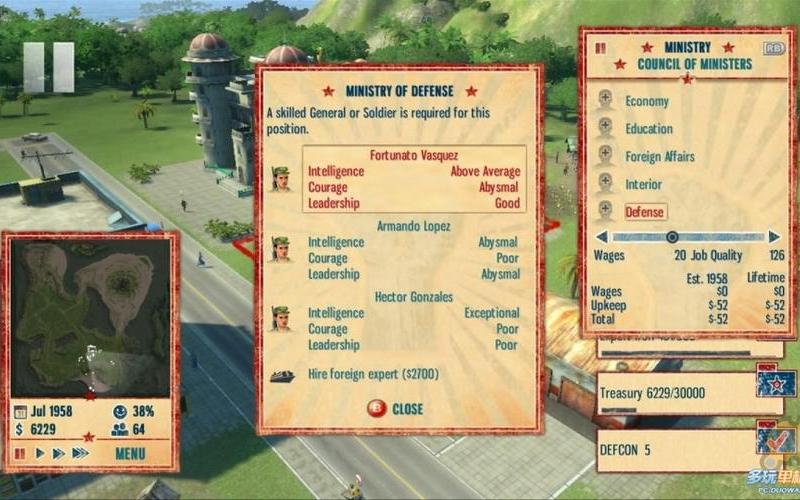Close the Ministry of Defense dialog
This screenshot has width=800, height=500.
396,408
